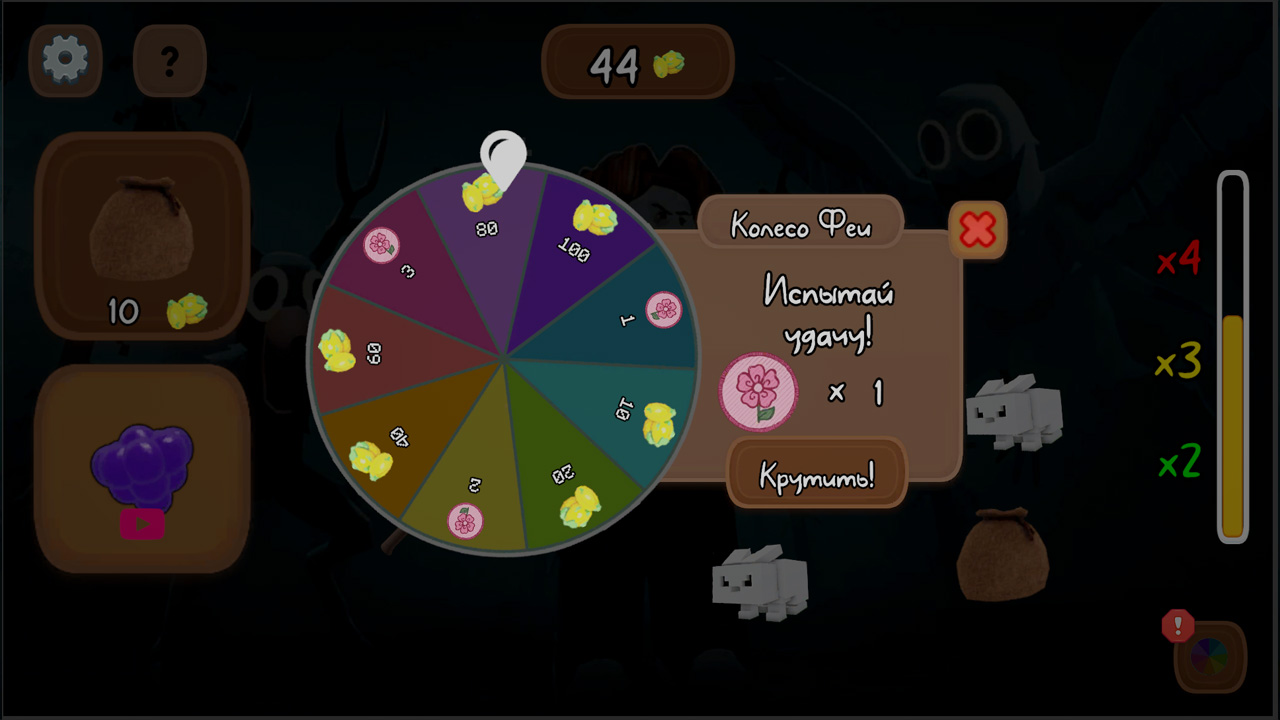
Task: Open the settings gear icon
Action: pos(65,60)
